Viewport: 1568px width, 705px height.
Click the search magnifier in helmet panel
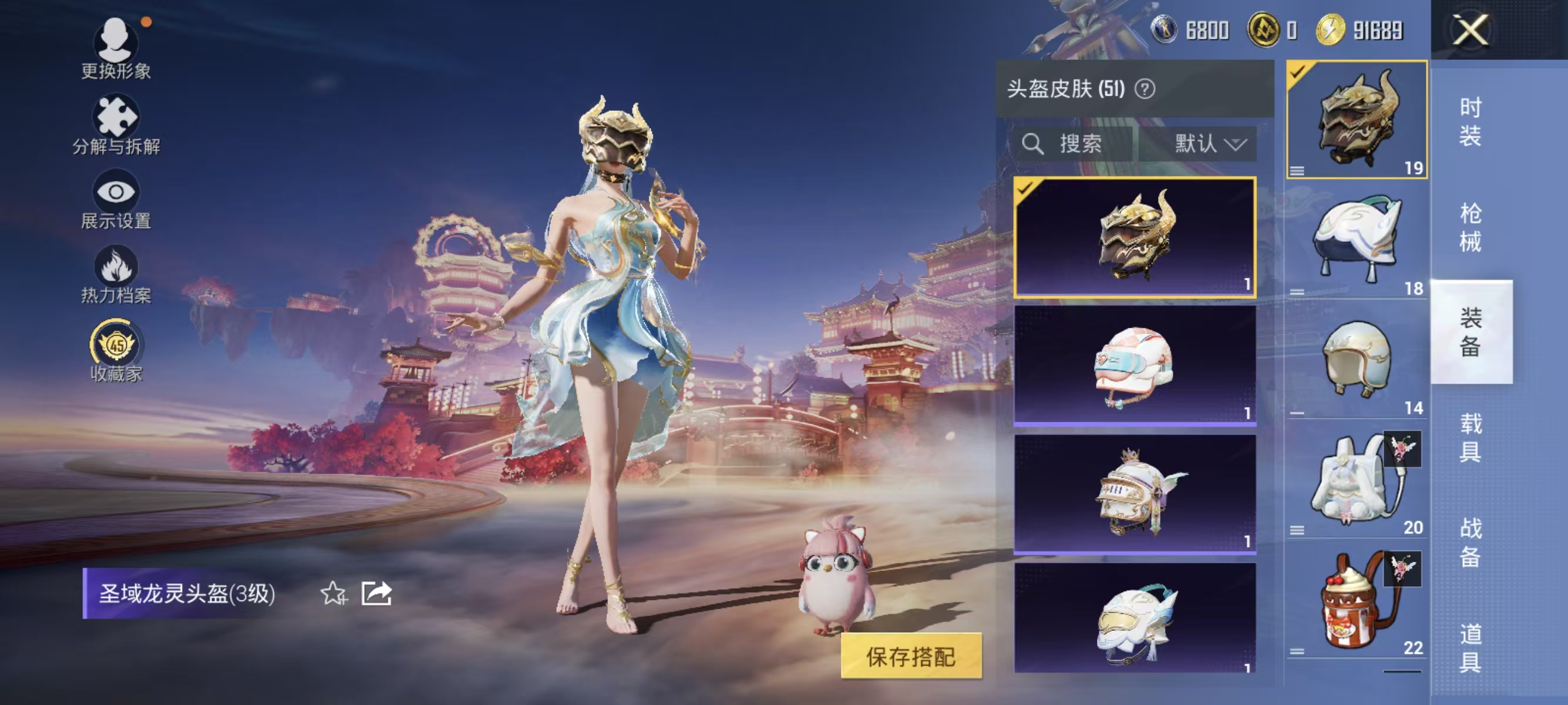[x=1034, y=144]
